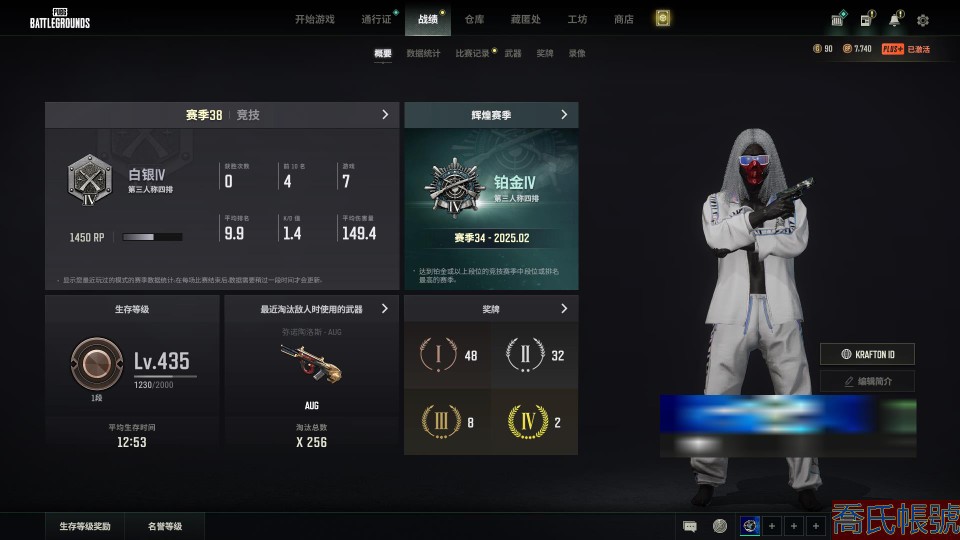The image size is (960, 540).
Task: Check the notification bell icon
Action: pos(894,20)
